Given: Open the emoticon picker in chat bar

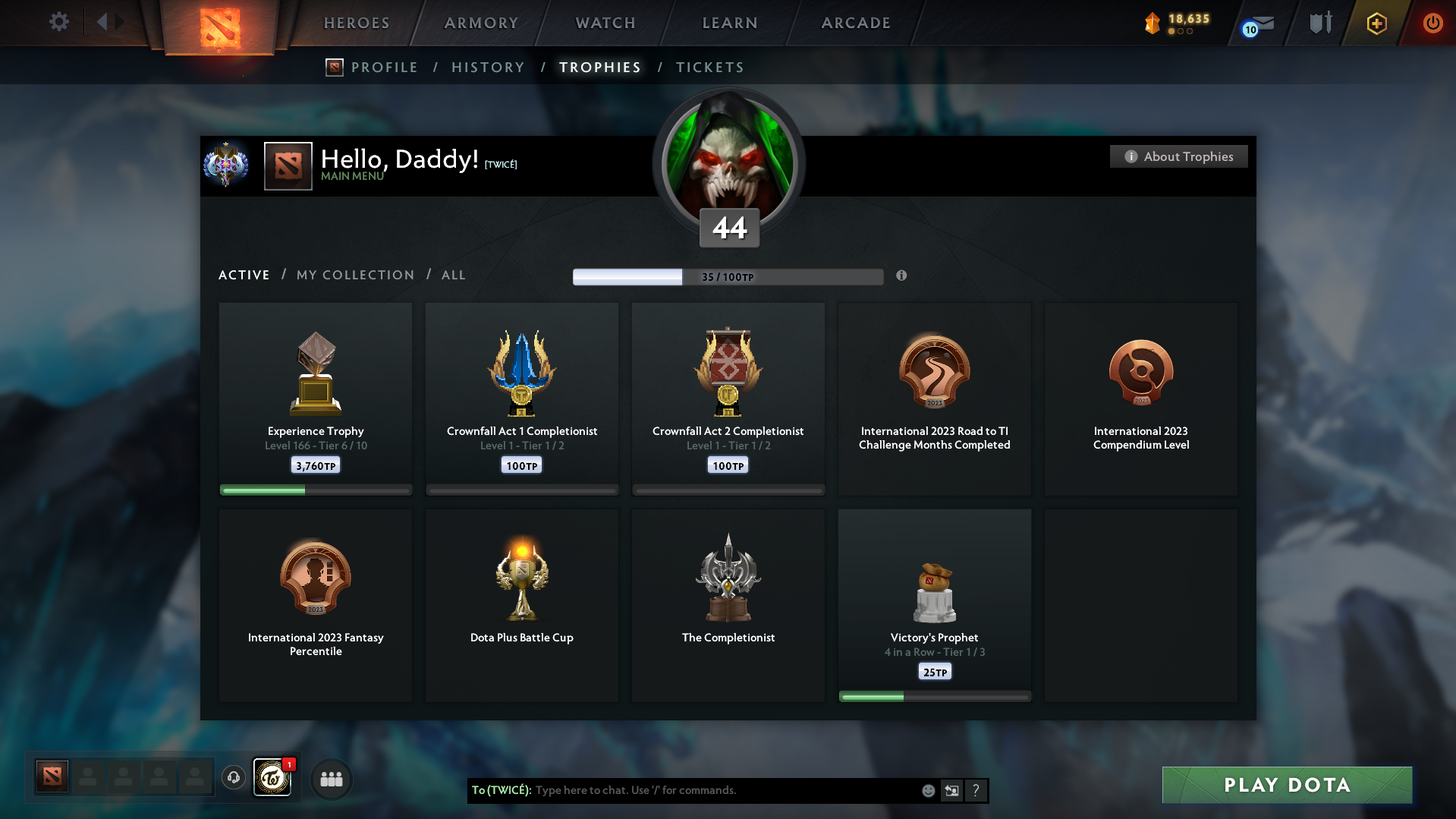Looking at the screenshot, I should (927, 790).
